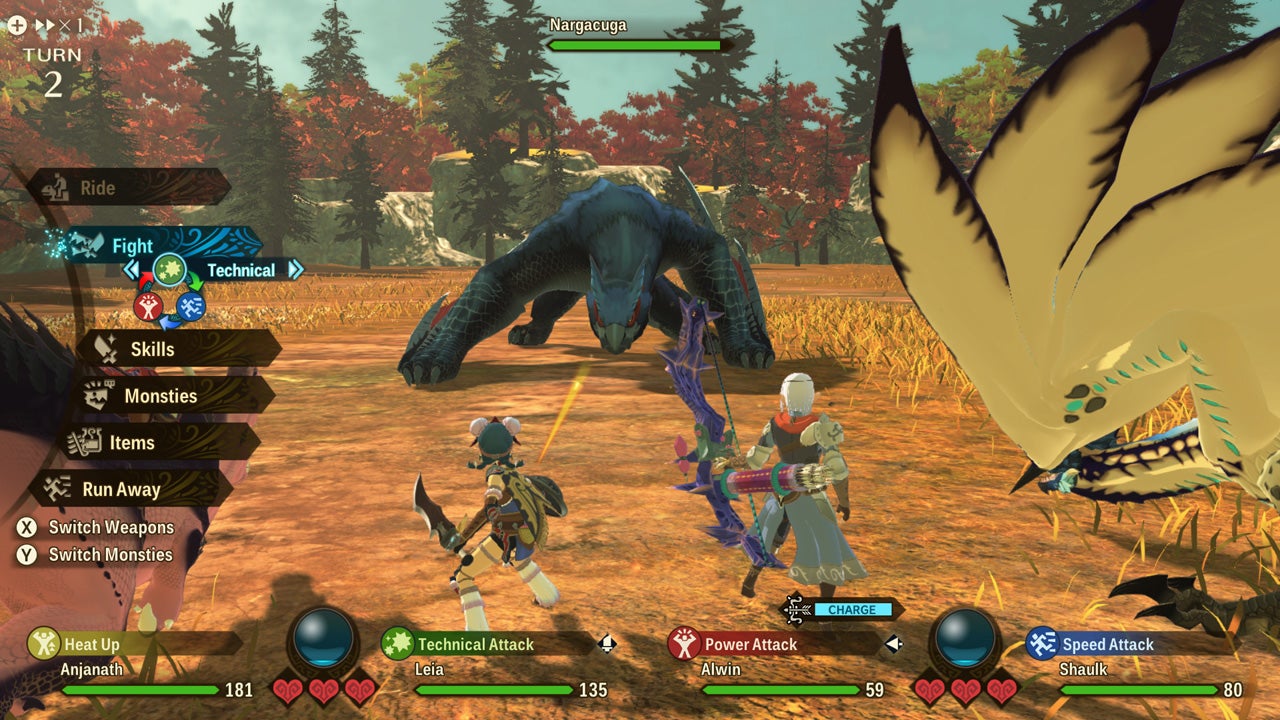Pick the red Power attack icon

pyautogui.click(x=149, y=307)
